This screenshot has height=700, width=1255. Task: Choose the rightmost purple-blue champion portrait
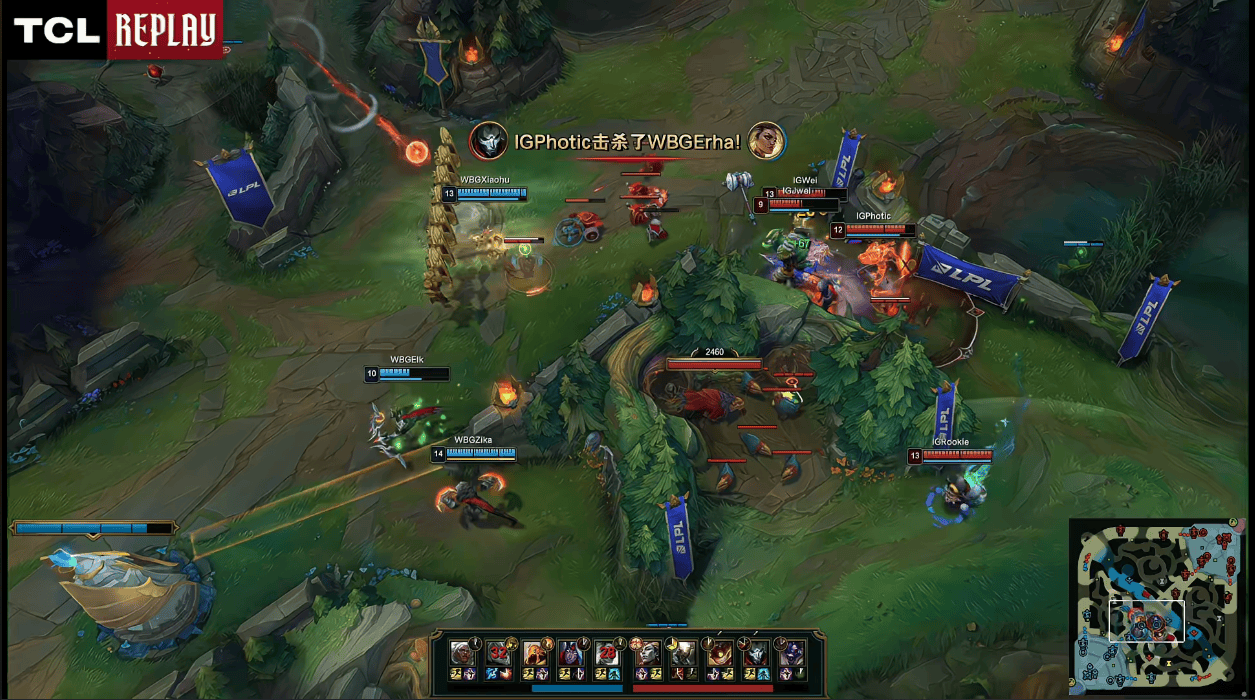[792, 654]
